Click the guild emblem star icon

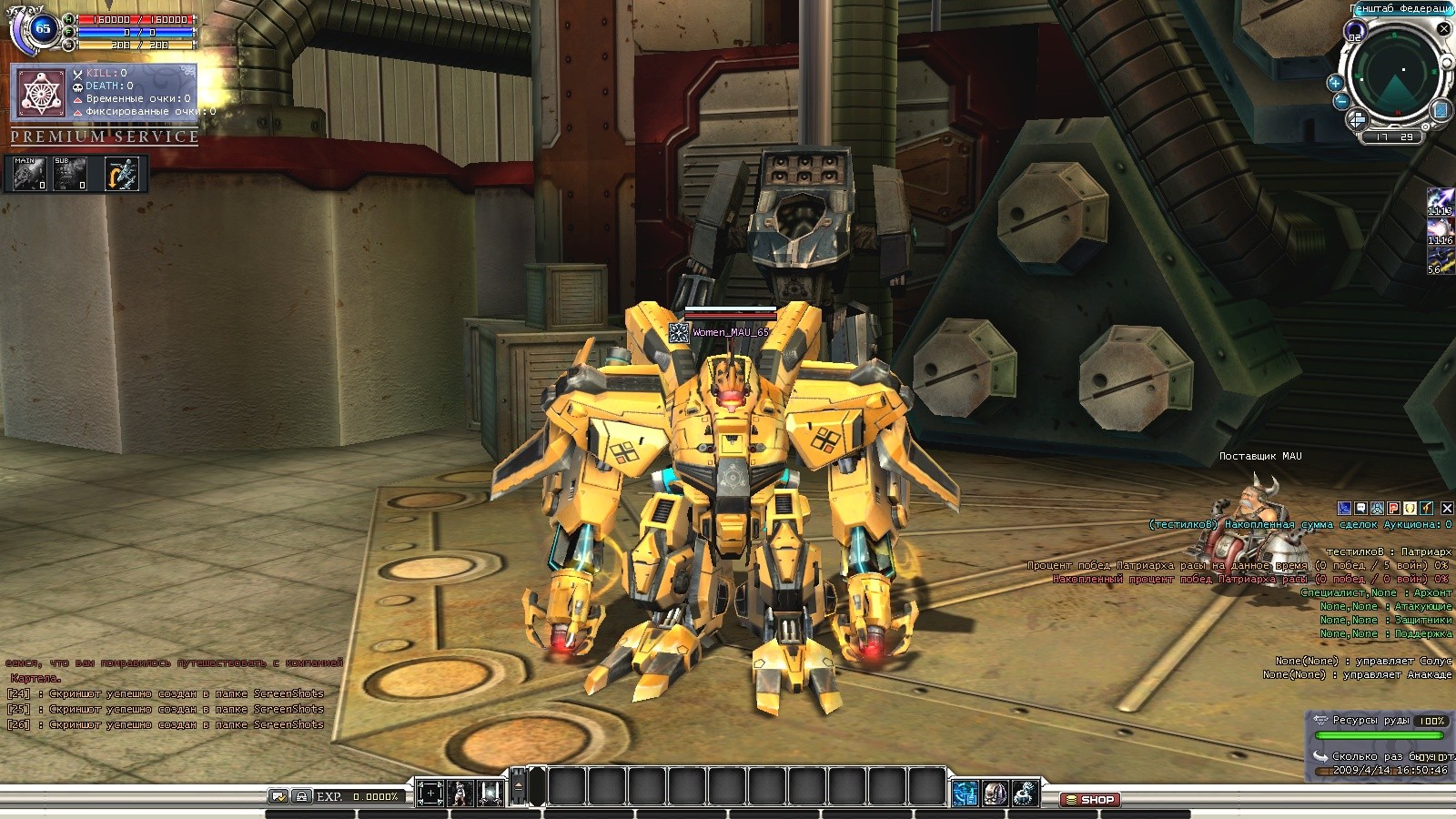click(x=40, y=94)
